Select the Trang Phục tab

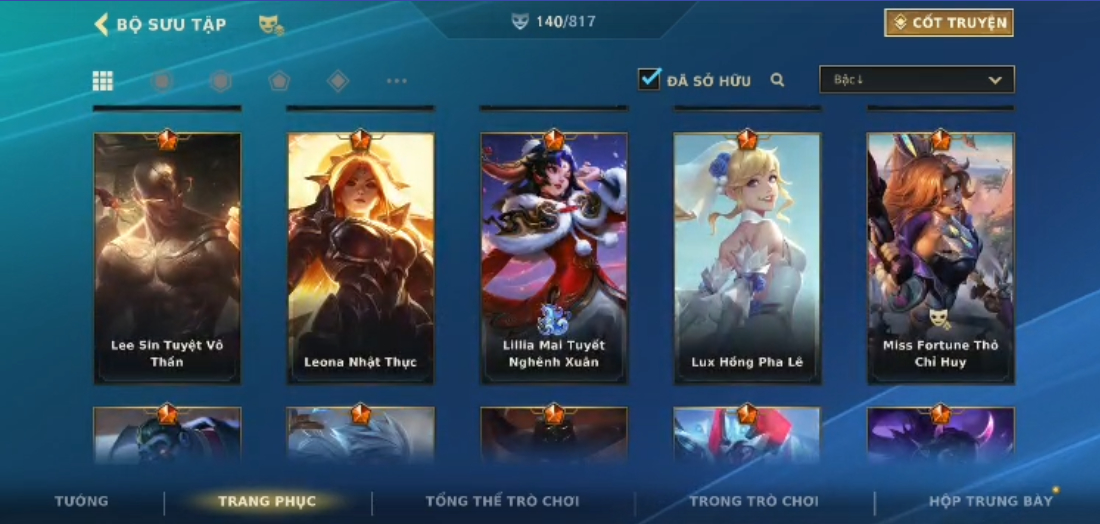(267, 501)
